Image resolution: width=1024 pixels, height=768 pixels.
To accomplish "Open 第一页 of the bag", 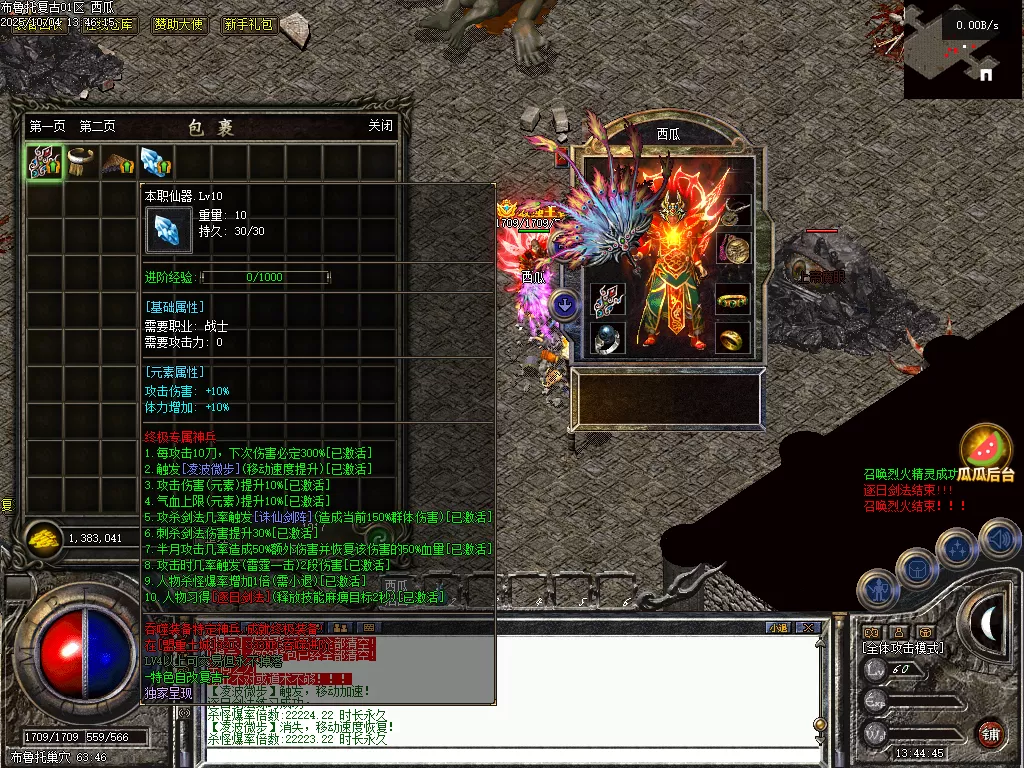I will [x=47, y=126].
